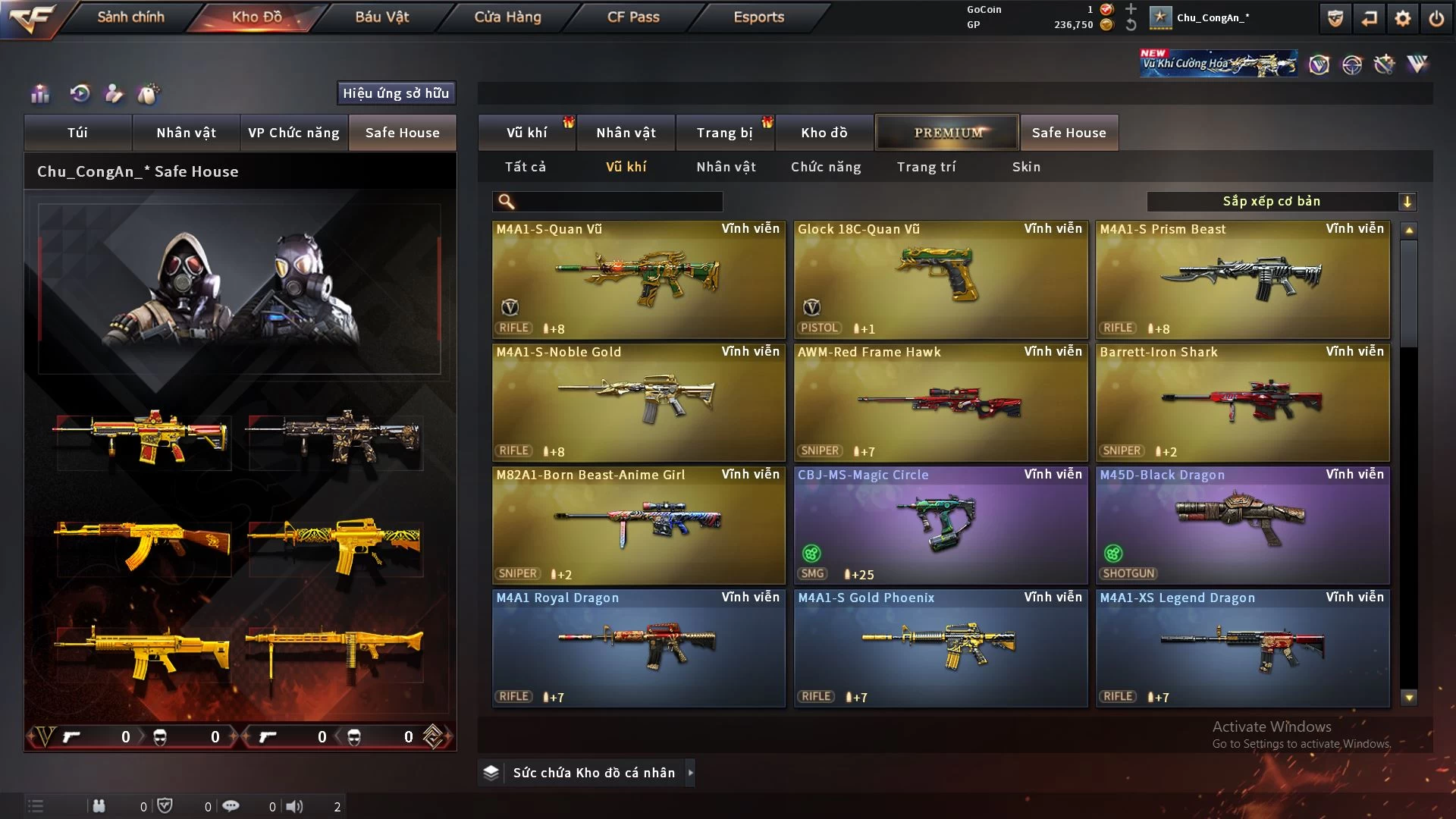This screenshot has height=819, width=1456.
Task: Click the gear settings icon
Action: (x=1402, y=18)
